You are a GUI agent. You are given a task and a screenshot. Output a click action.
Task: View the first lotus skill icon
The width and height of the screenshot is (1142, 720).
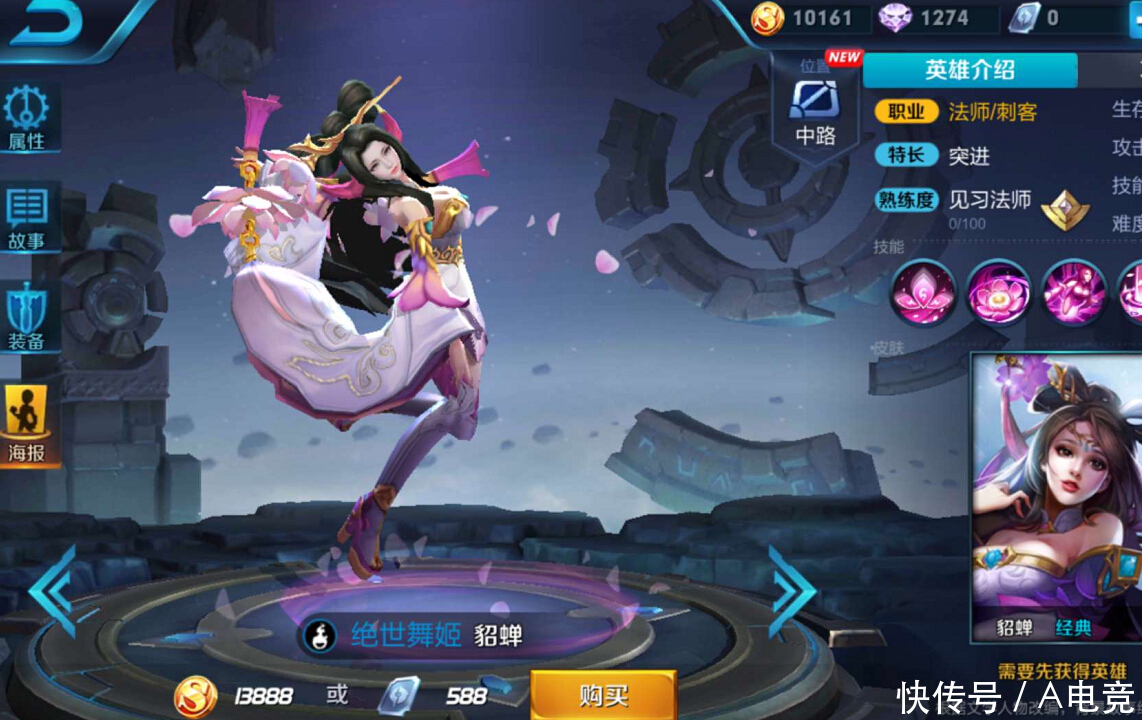tap(921, 292)
